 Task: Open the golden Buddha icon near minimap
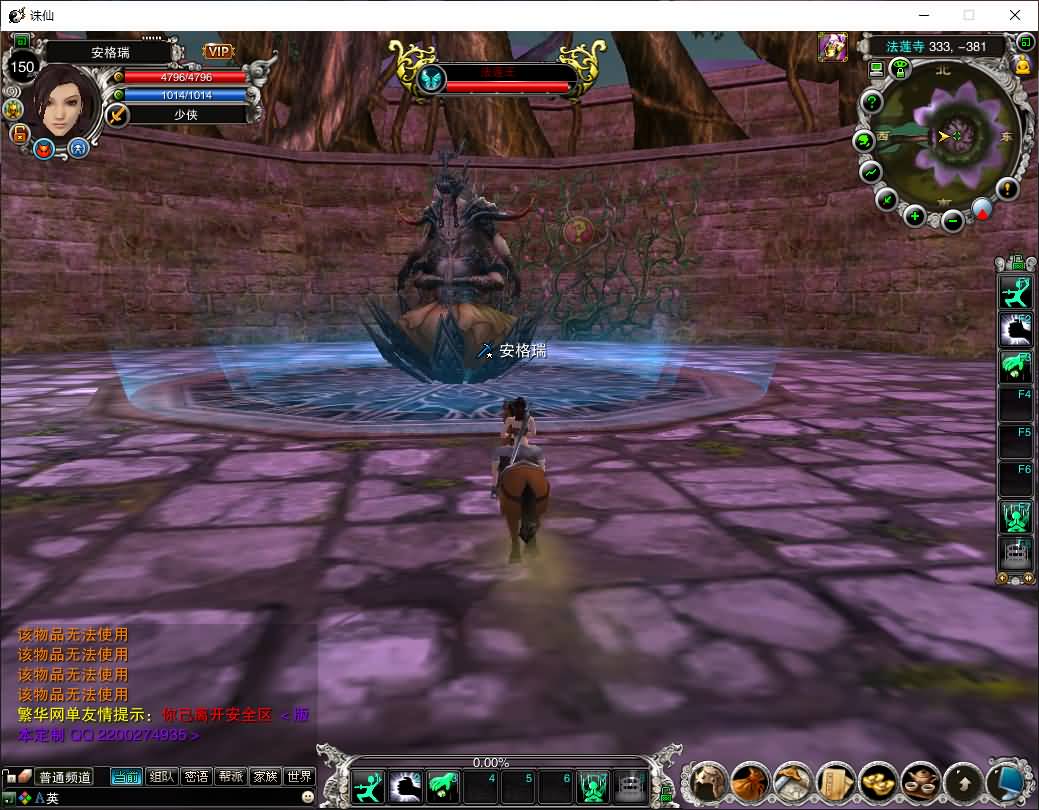1022,66
